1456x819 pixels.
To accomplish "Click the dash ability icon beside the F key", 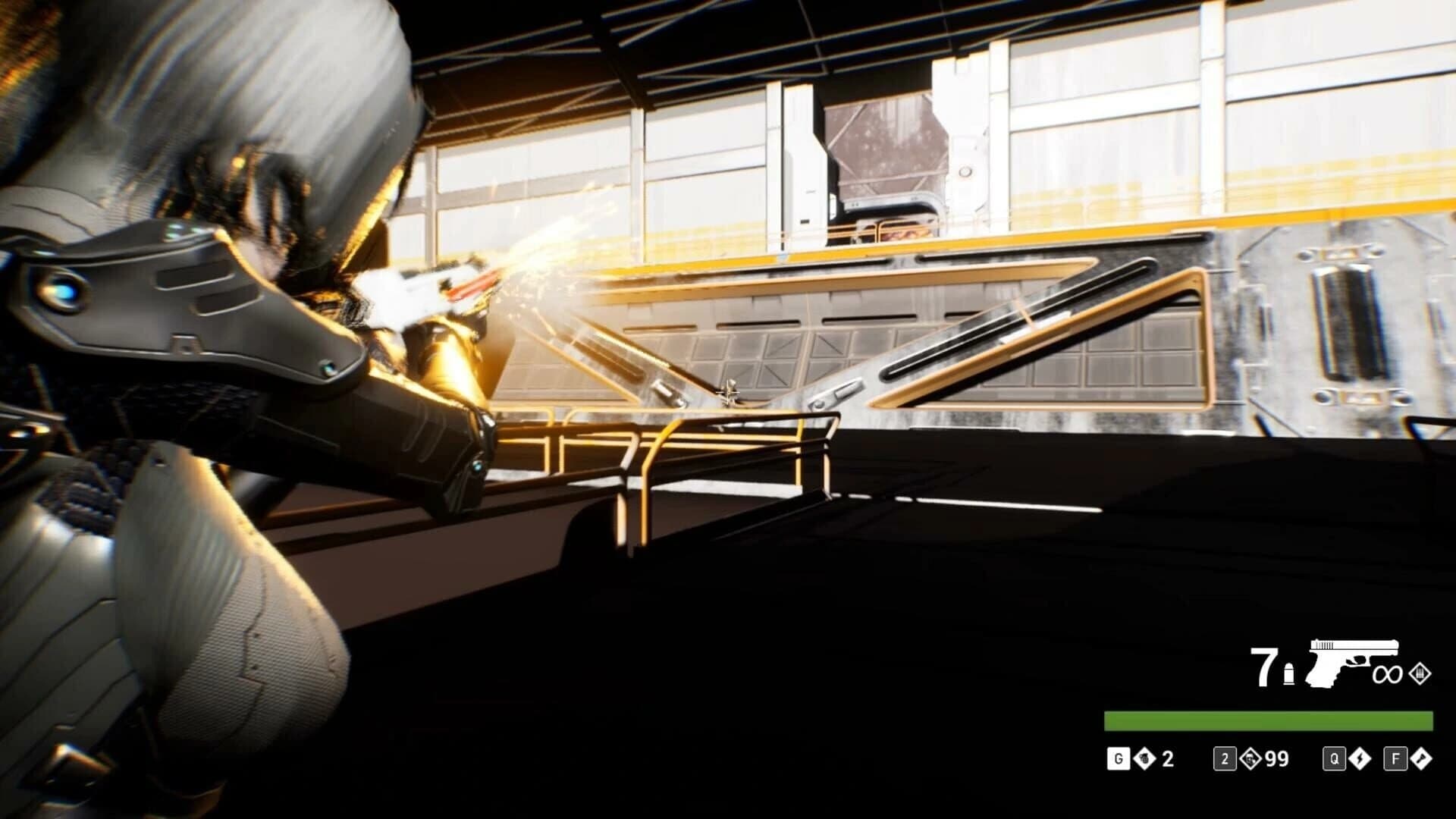I will tap(1421, 758).
